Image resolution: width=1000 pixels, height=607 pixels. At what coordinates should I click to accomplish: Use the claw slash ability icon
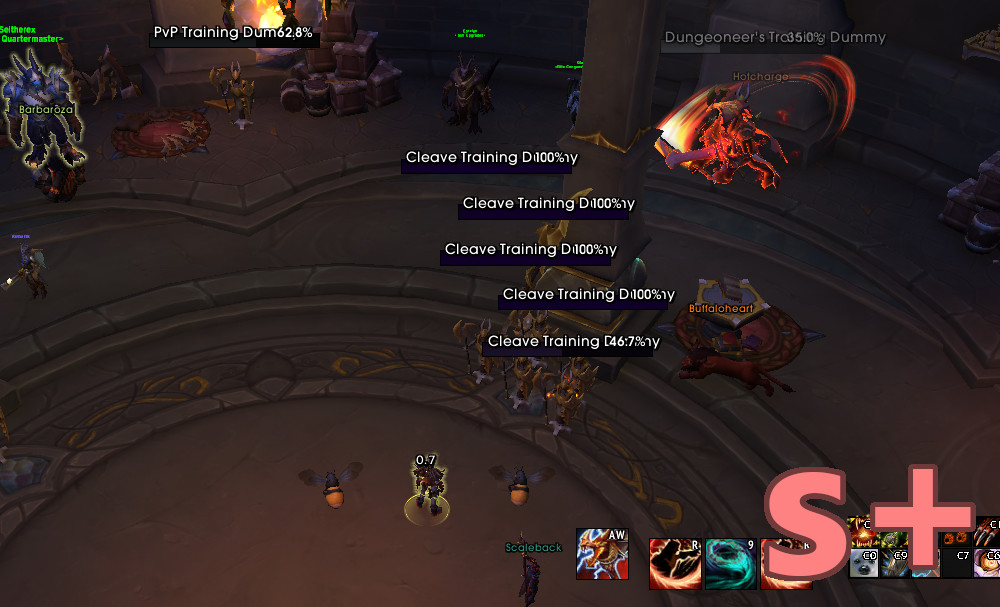[x=986, y=529]
